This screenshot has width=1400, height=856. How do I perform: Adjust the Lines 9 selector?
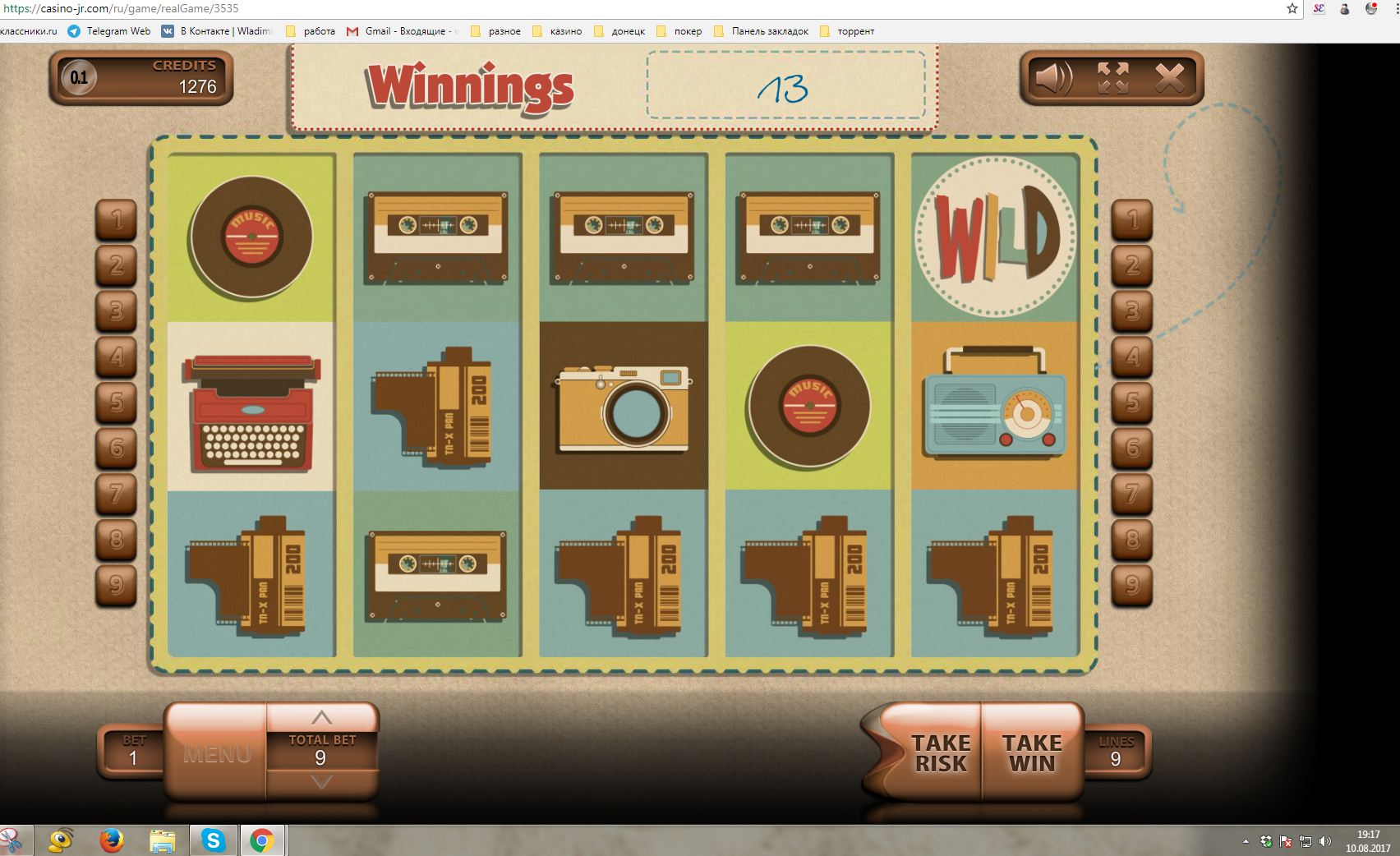(1115, 751)
